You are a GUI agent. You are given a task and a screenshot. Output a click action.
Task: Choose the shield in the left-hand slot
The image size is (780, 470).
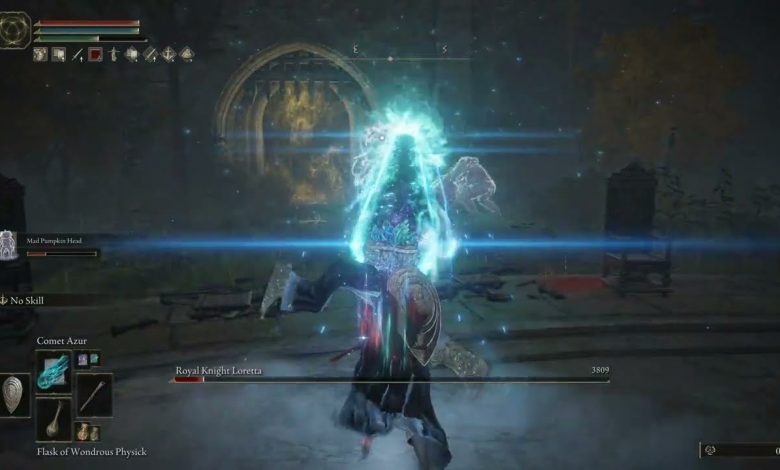pyautogui.click(x=14, y=394)
